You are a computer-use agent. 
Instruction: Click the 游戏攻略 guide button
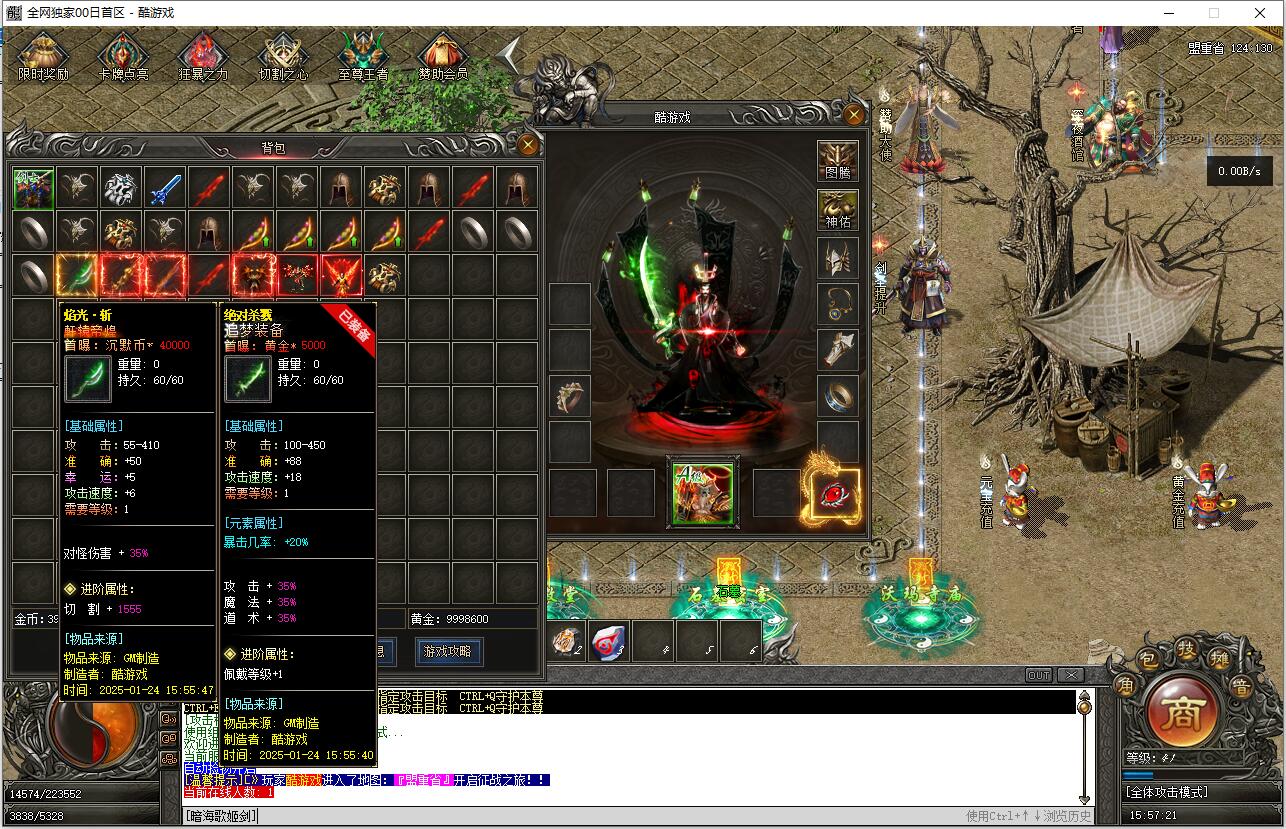(x=448, y=651)
